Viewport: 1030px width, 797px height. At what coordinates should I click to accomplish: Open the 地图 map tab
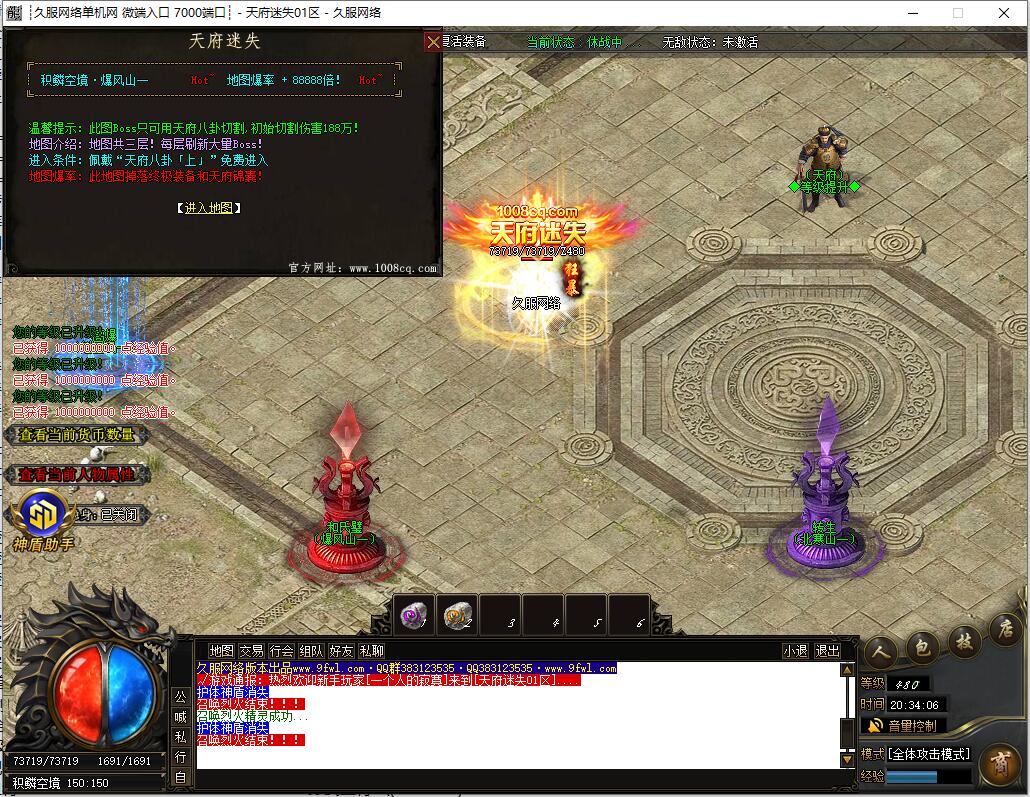(221, 650)
